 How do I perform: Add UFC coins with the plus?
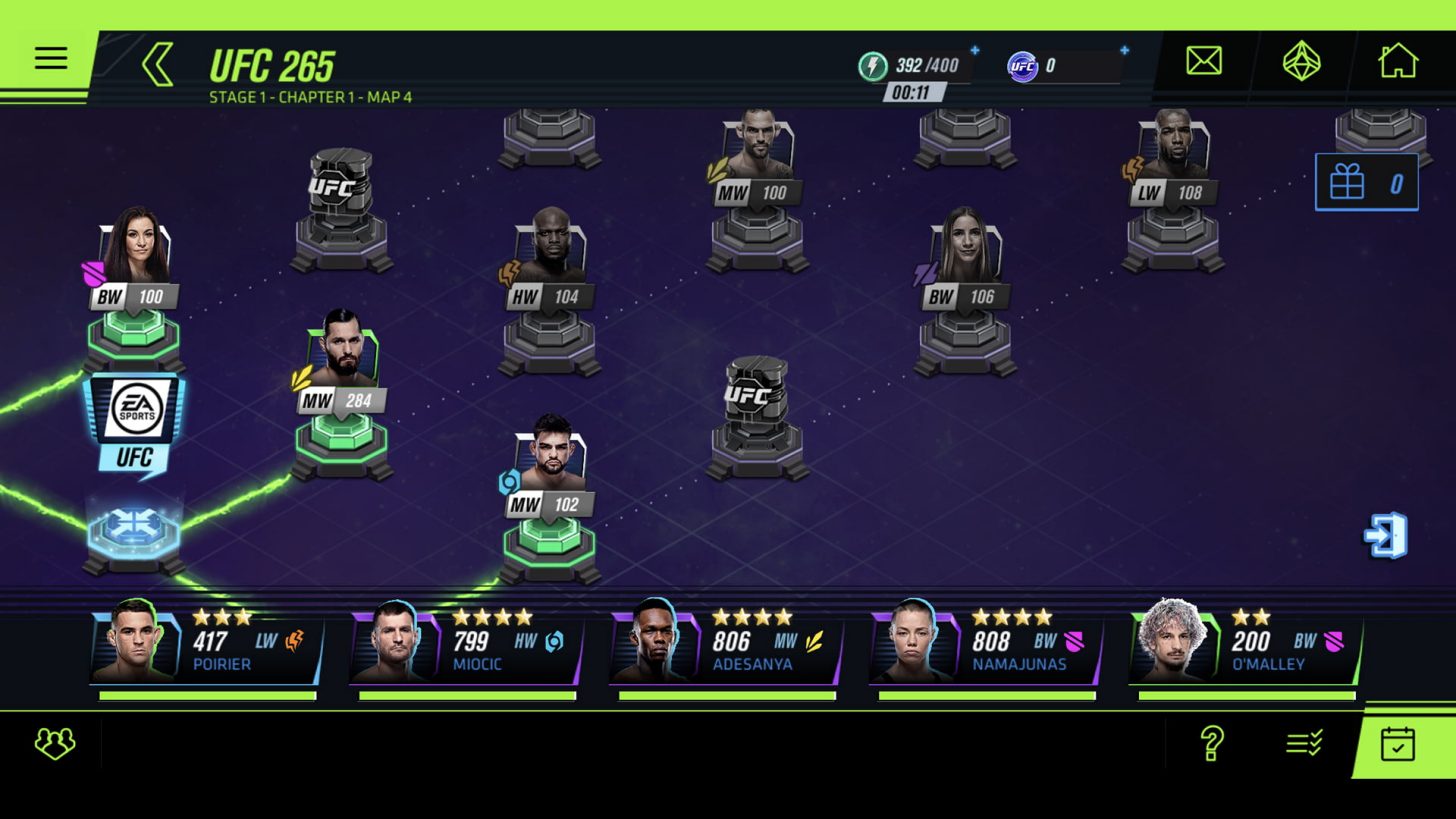coord(1124,51)
